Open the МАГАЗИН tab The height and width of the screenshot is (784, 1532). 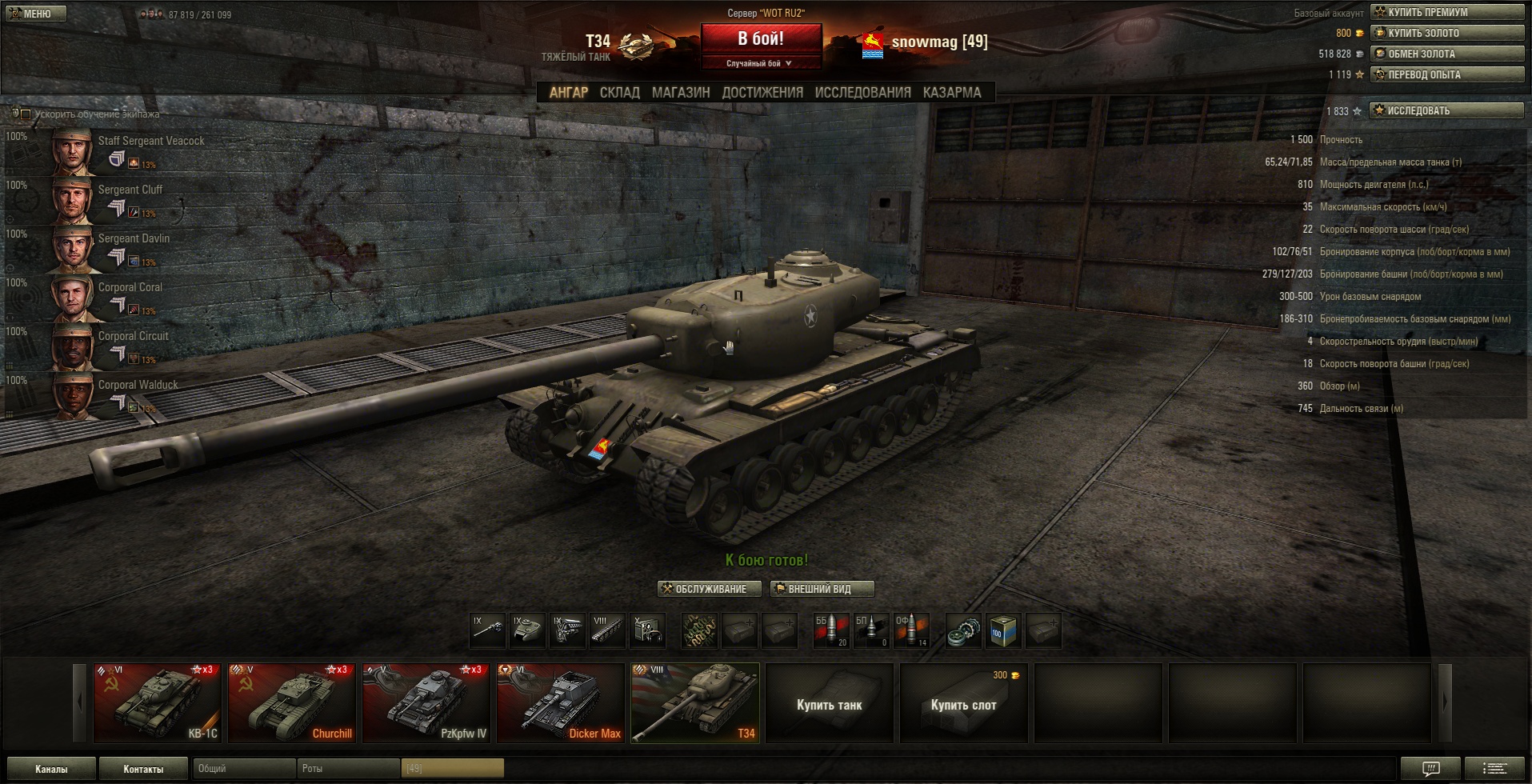(x=680, y=93)
